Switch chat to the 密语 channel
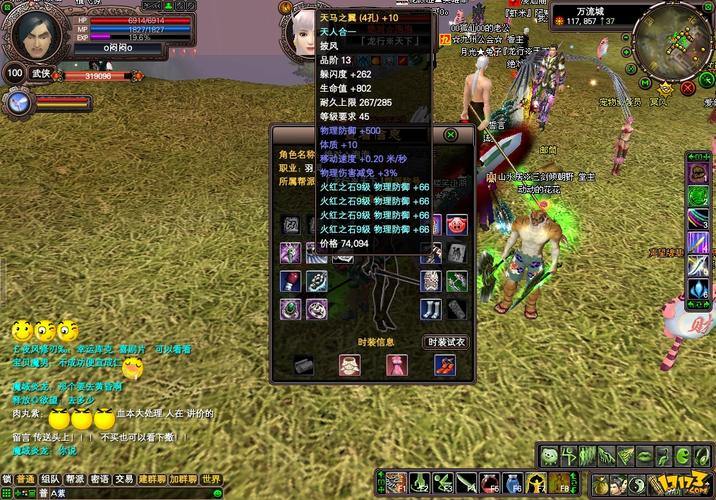Screen dimensions: 716x500 point(100,479)
